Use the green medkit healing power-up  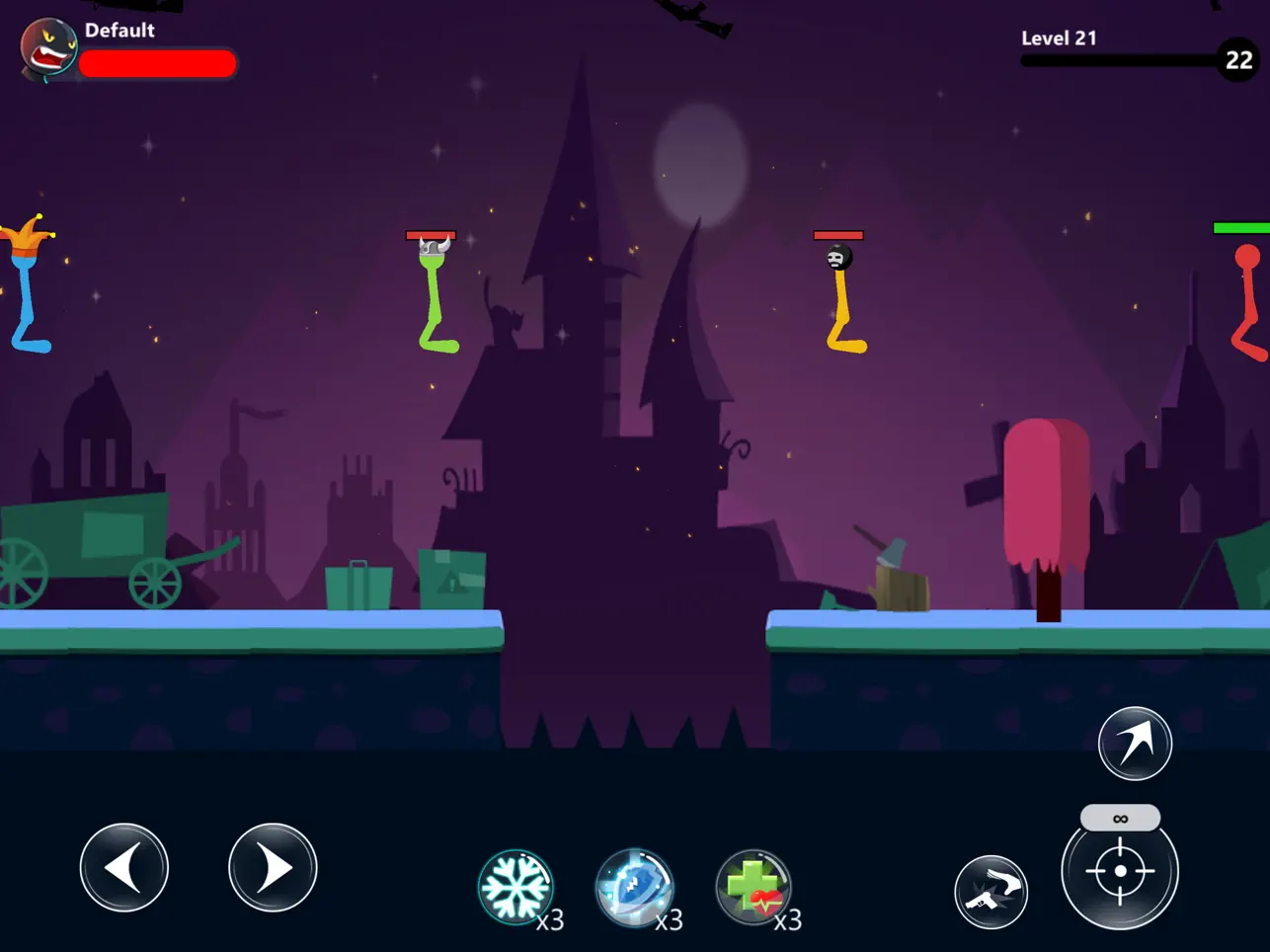pos(754,888)
